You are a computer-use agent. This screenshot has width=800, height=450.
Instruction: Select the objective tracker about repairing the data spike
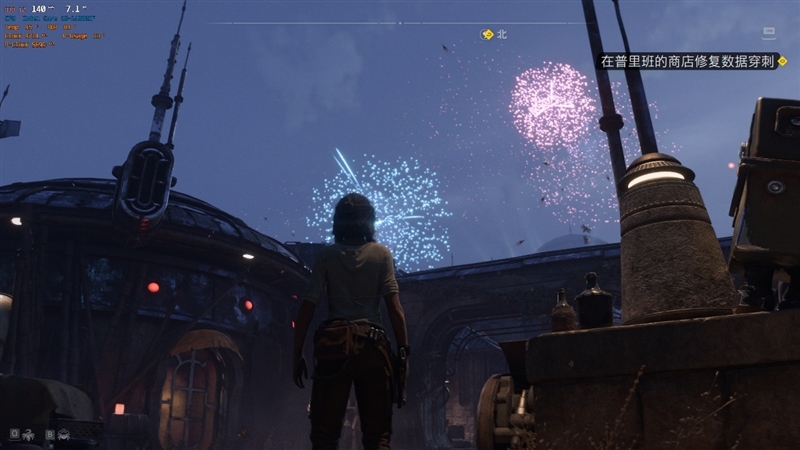click(688, 61)
